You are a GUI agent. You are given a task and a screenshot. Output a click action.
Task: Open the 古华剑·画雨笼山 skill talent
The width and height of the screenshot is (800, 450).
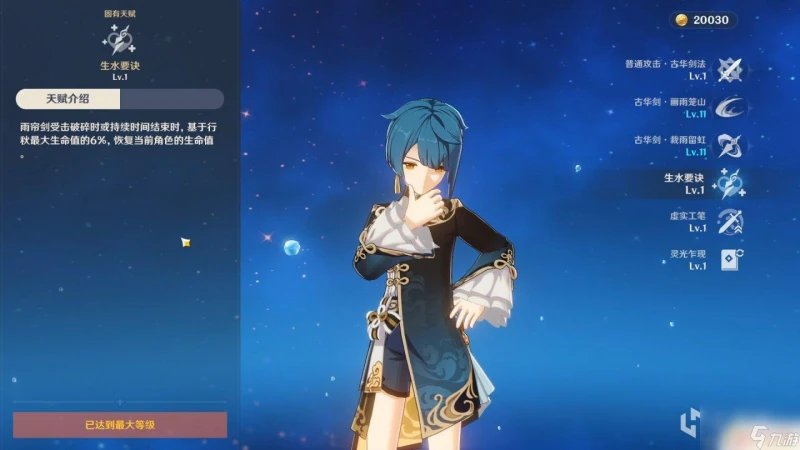[730, 107]
